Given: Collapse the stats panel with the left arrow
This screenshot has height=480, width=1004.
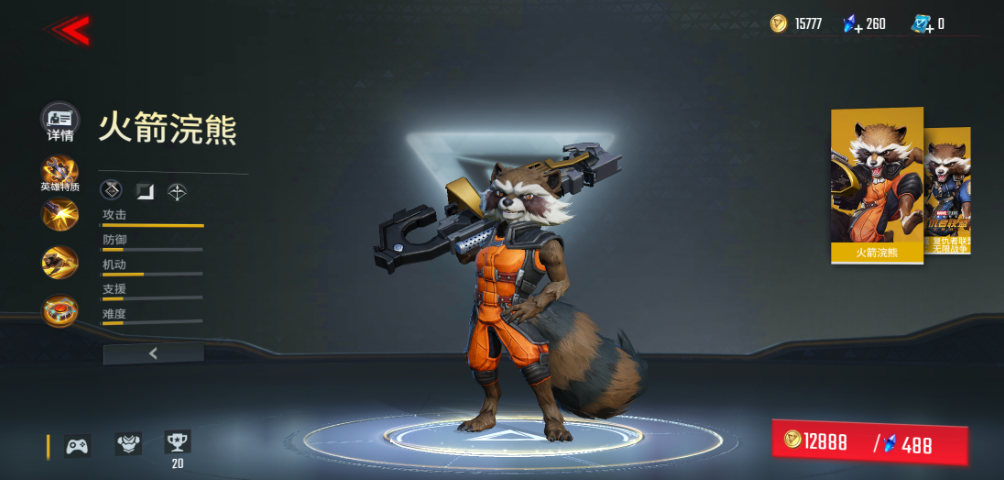Looking at the screenshot, I should pos(153,353).
